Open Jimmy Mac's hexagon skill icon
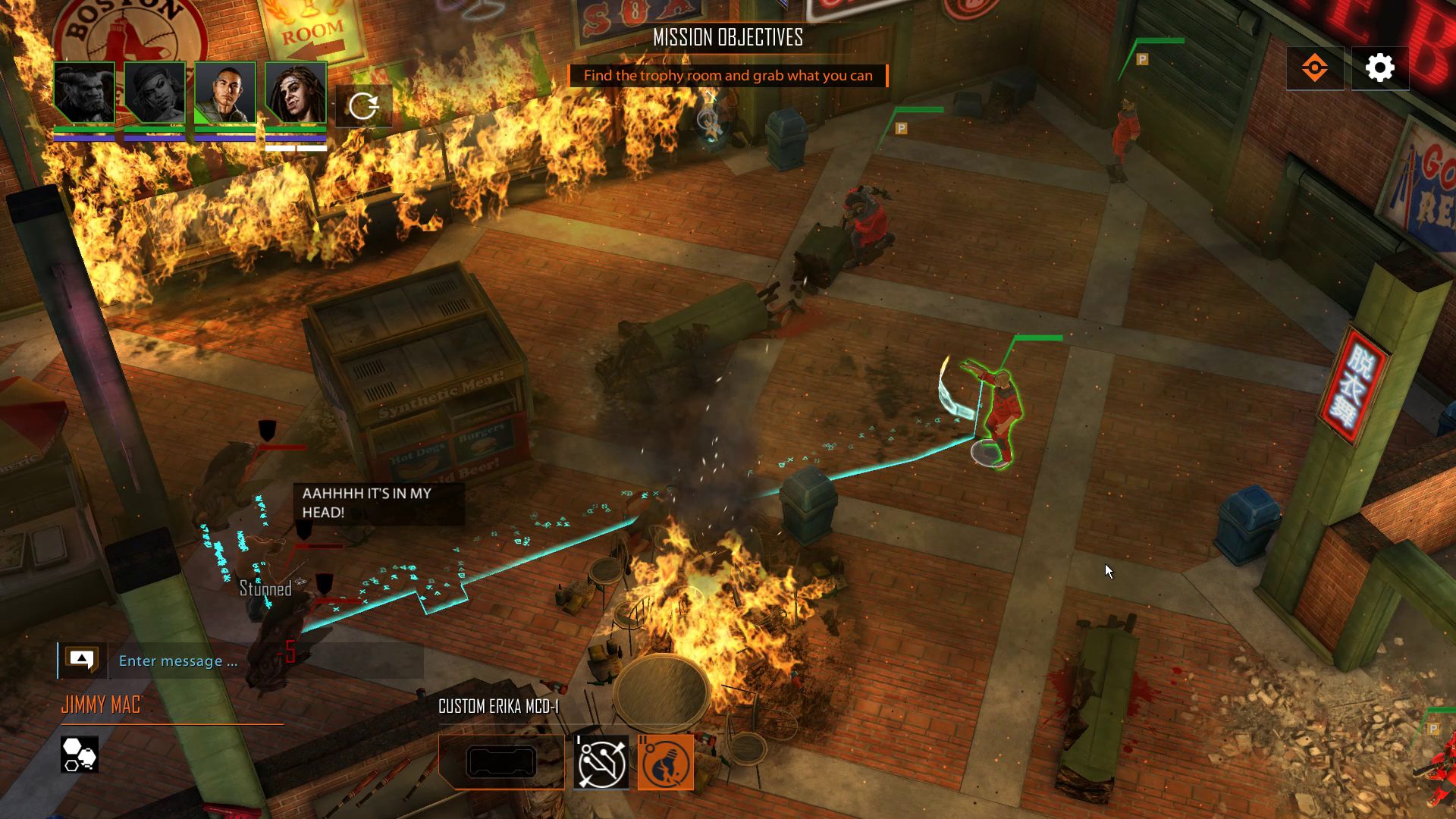 point(80,755)
